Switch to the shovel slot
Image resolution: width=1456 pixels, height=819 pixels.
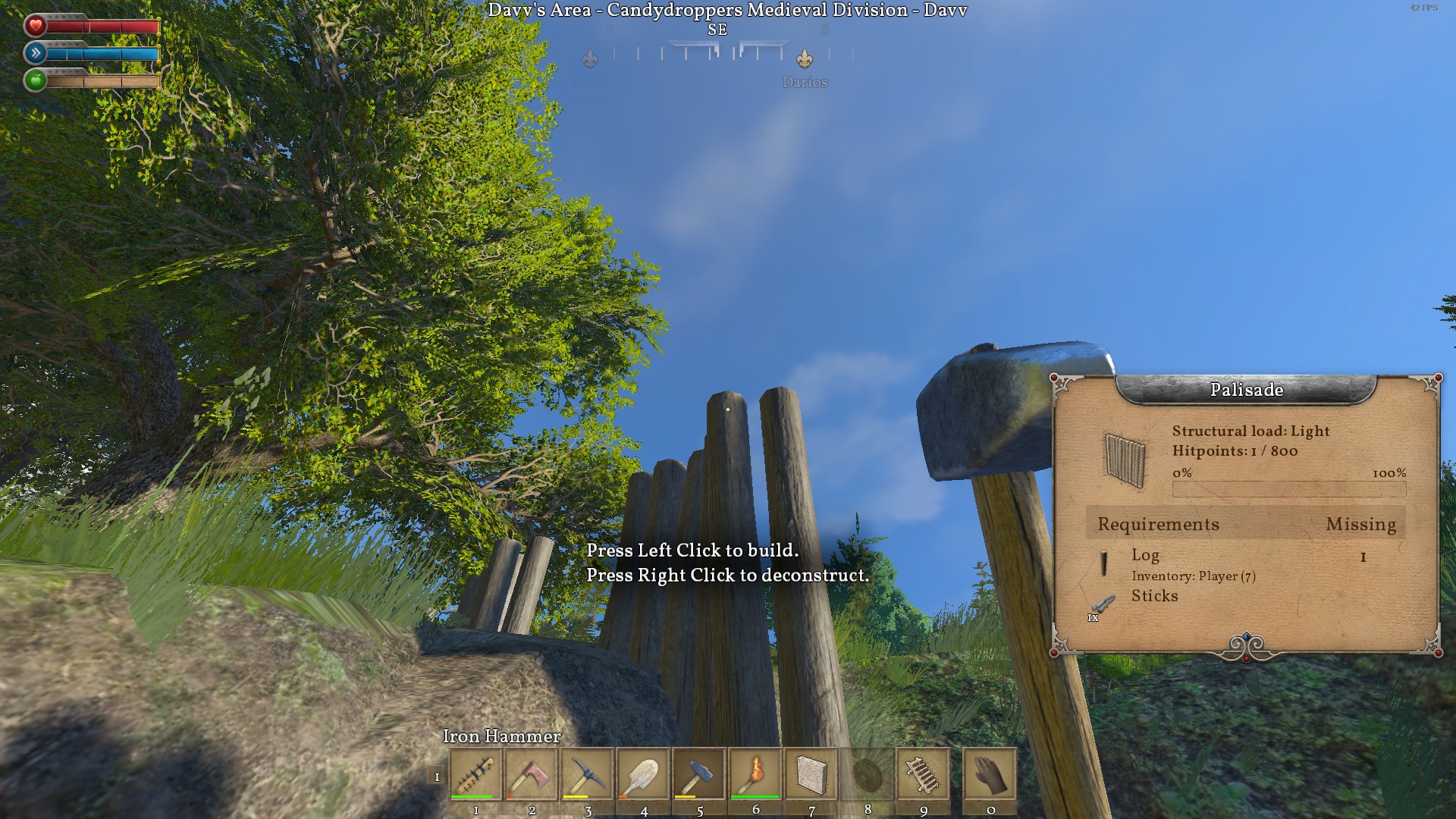pyautogui.click(x=643, y=774)
